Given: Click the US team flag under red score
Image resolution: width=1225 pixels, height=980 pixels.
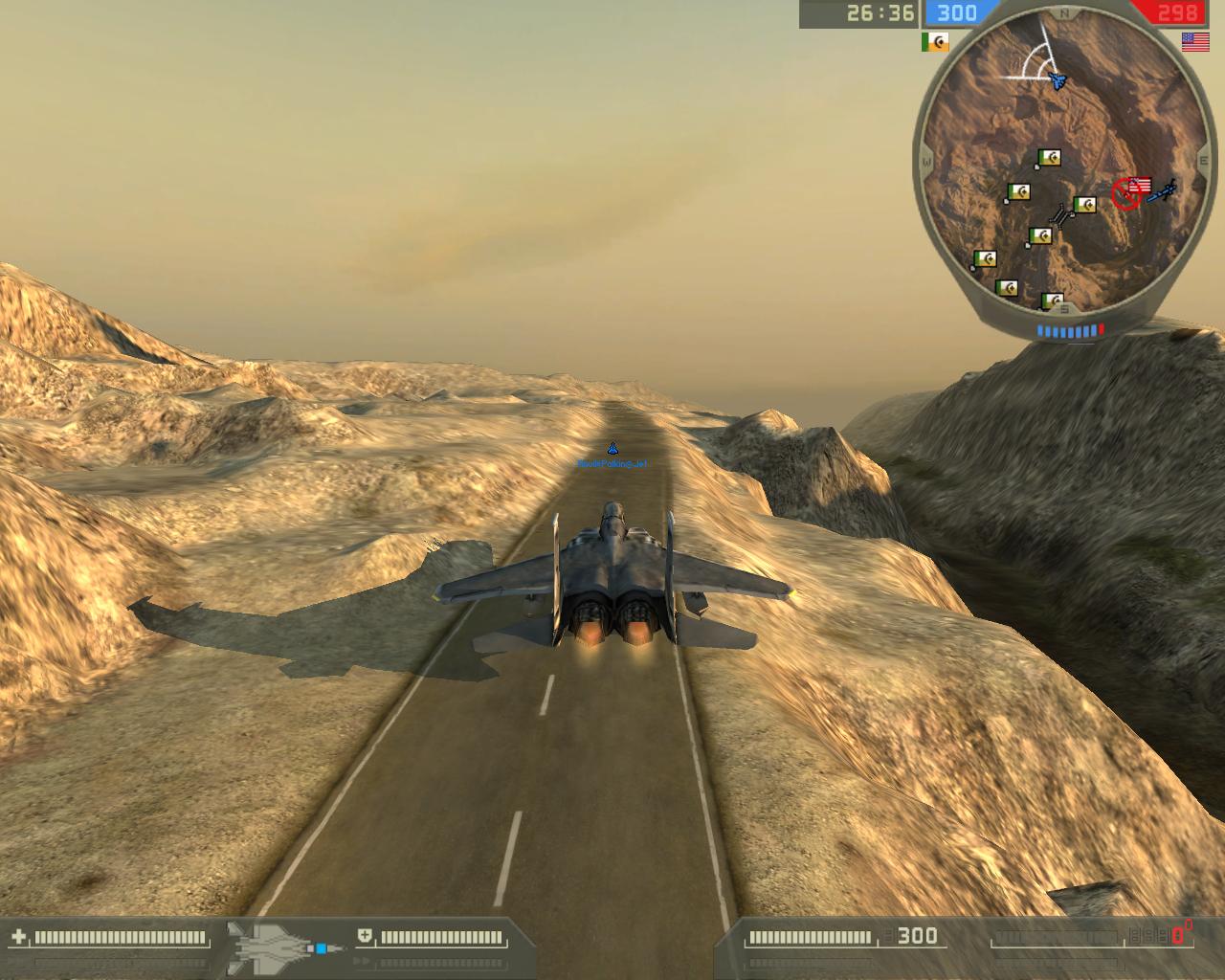Looking at the screenshot, I should coord(1194,41).
